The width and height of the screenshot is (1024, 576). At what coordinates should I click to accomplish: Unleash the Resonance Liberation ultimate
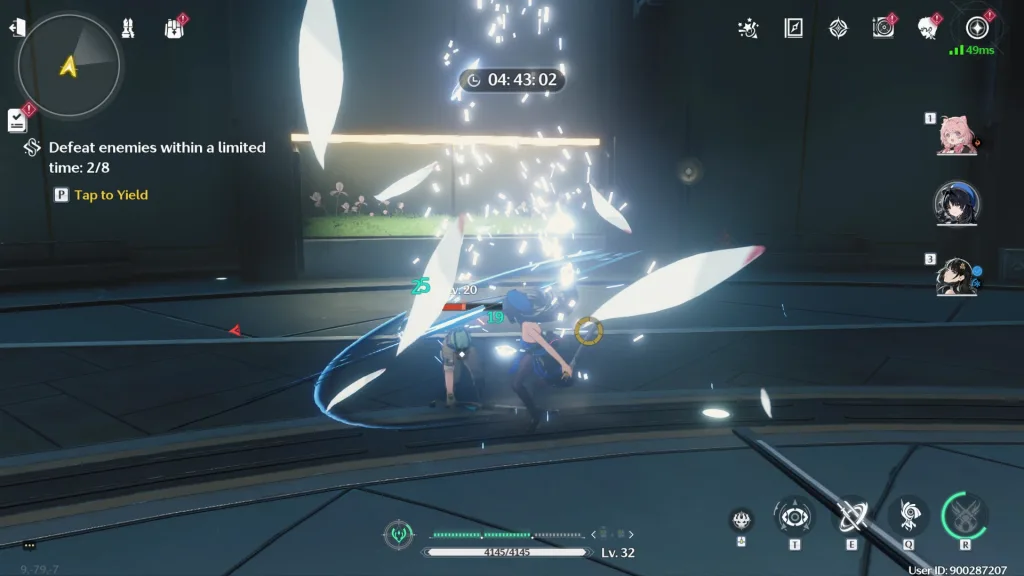[965, 516]
